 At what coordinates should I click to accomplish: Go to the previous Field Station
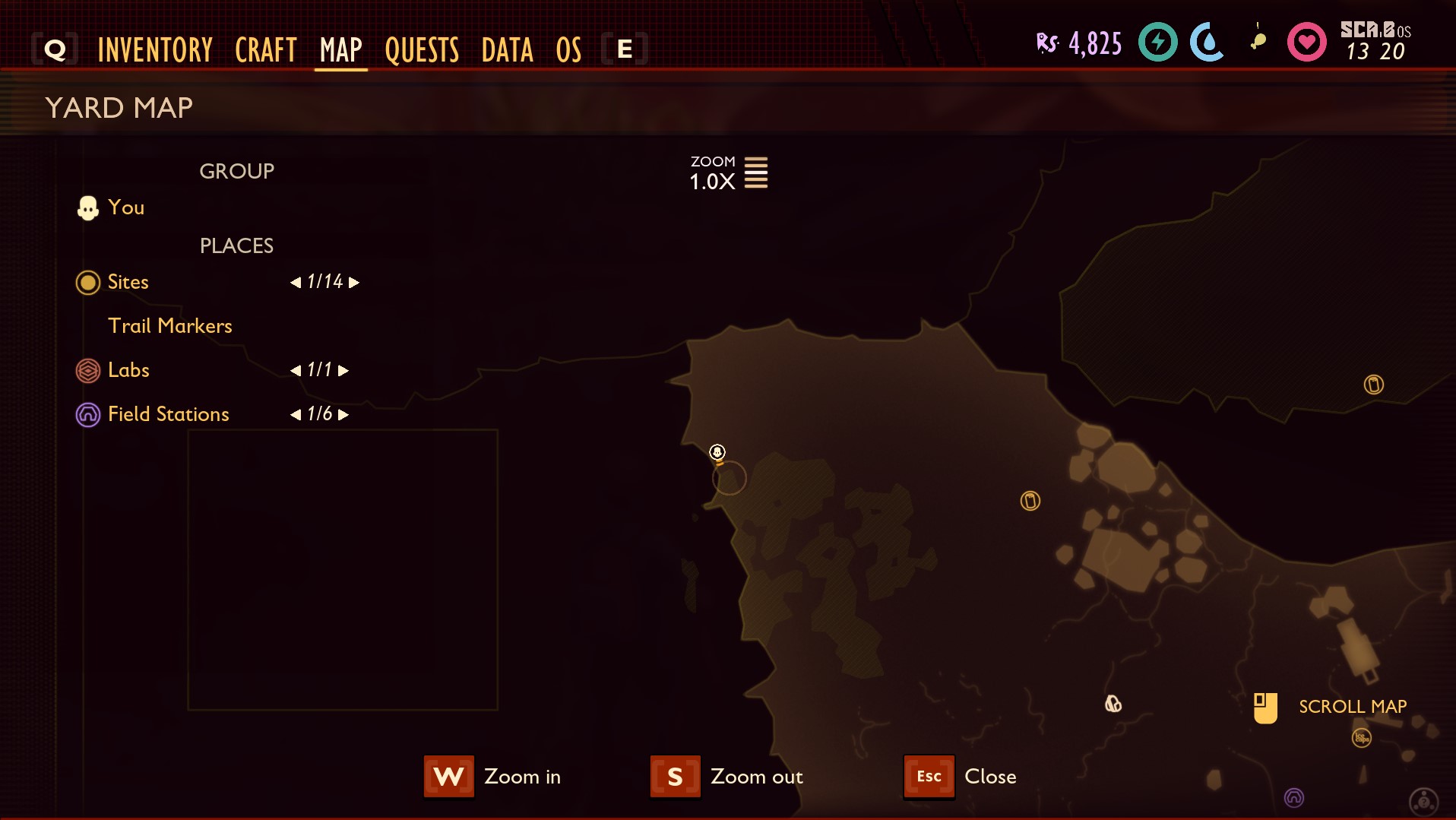click(296, 415)
